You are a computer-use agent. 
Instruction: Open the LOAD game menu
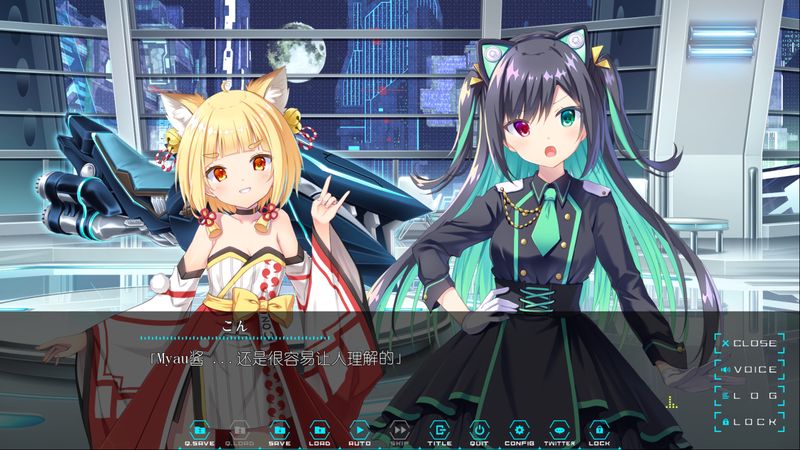pyautogui.click(x=320, y=430)
